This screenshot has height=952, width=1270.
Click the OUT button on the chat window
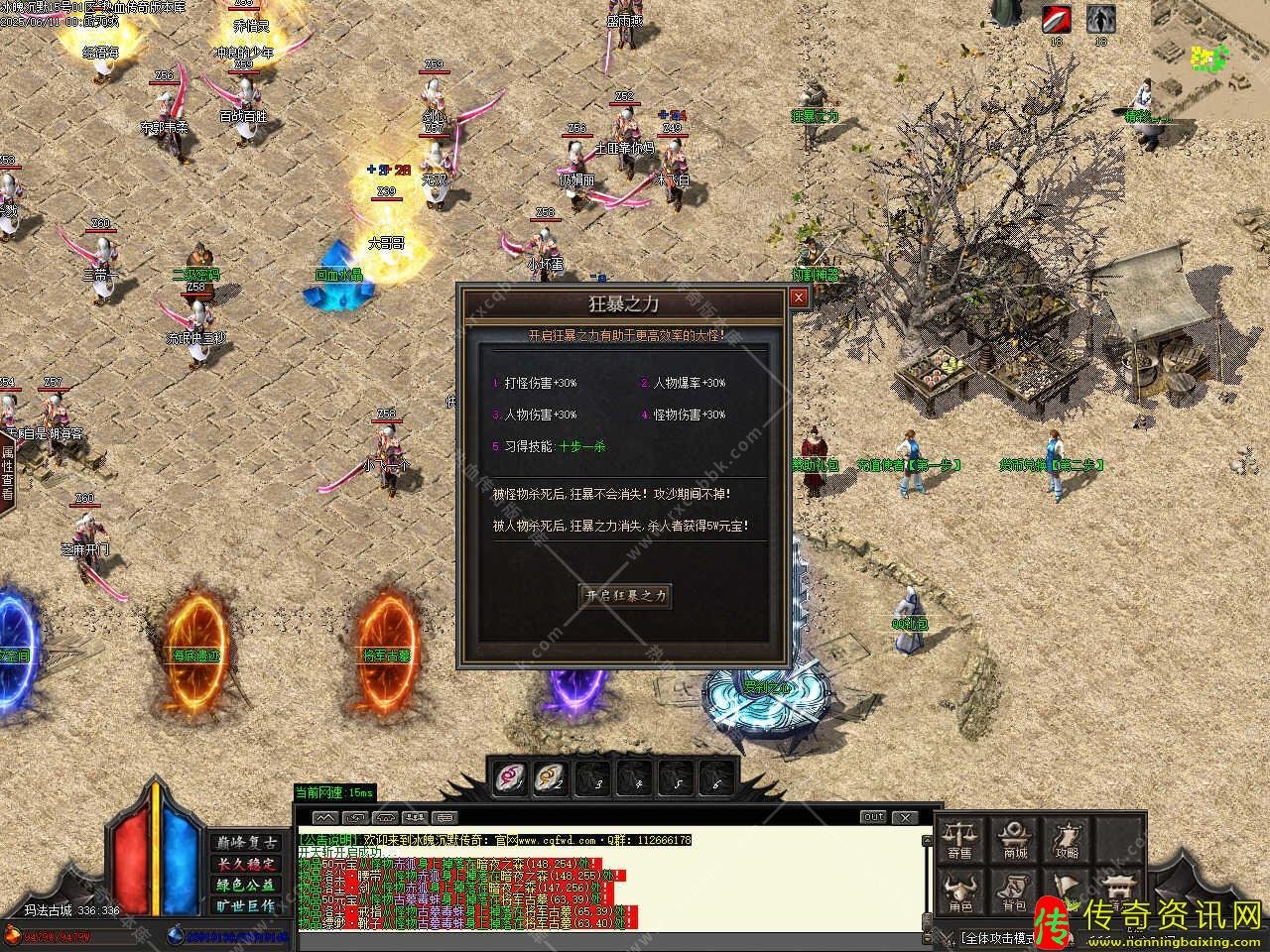click(873, 817)
